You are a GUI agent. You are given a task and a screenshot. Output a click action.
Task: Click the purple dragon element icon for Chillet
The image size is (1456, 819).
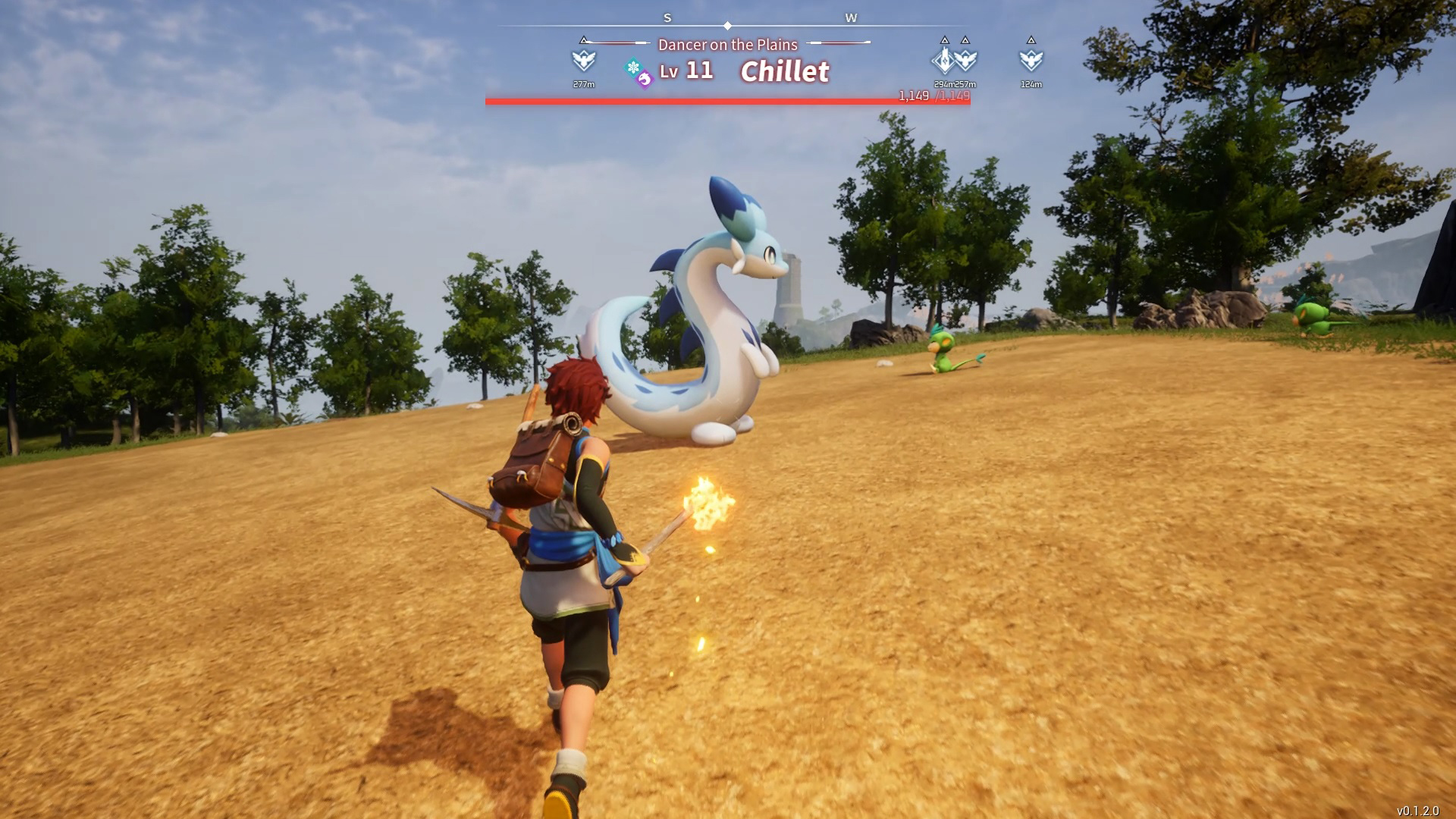pyautogui.click(x=645, y=79)
